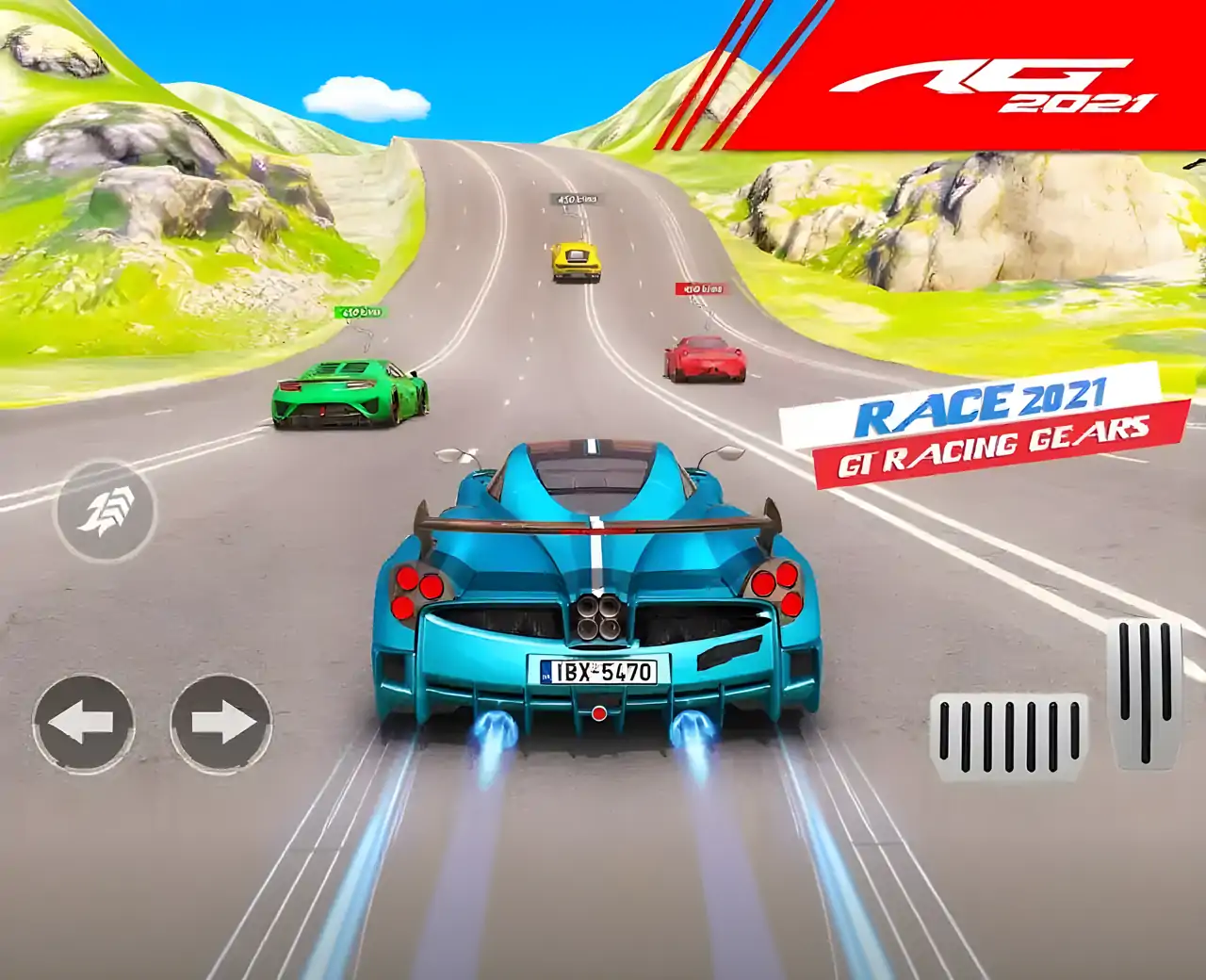This screenshot has height=980, width=1206.
Task: Tap the IBX-5470 license plate
Action: (597, 671)
